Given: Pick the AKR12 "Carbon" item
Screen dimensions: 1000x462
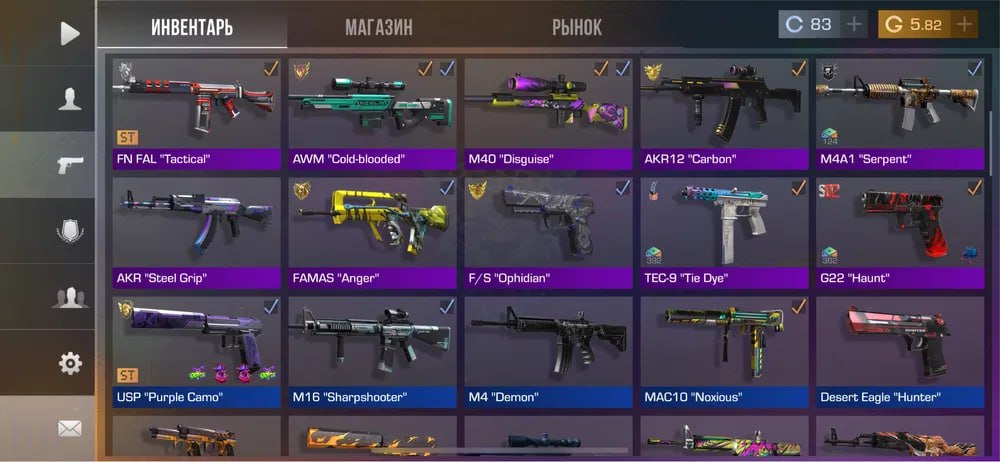Looking at the screenshot, I should [x=724, y=112].
